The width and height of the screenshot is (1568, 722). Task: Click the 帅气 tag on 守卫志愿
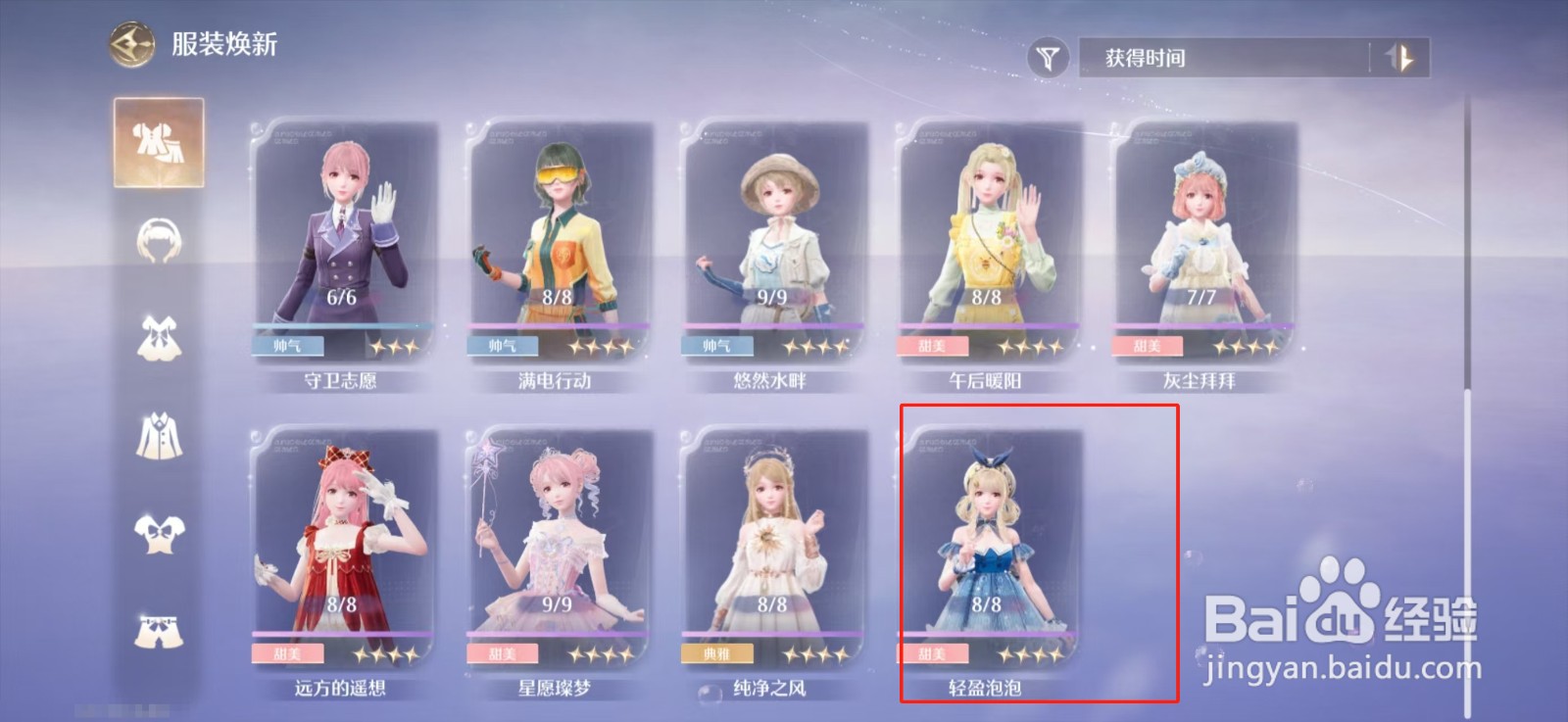tap(287, 346)
